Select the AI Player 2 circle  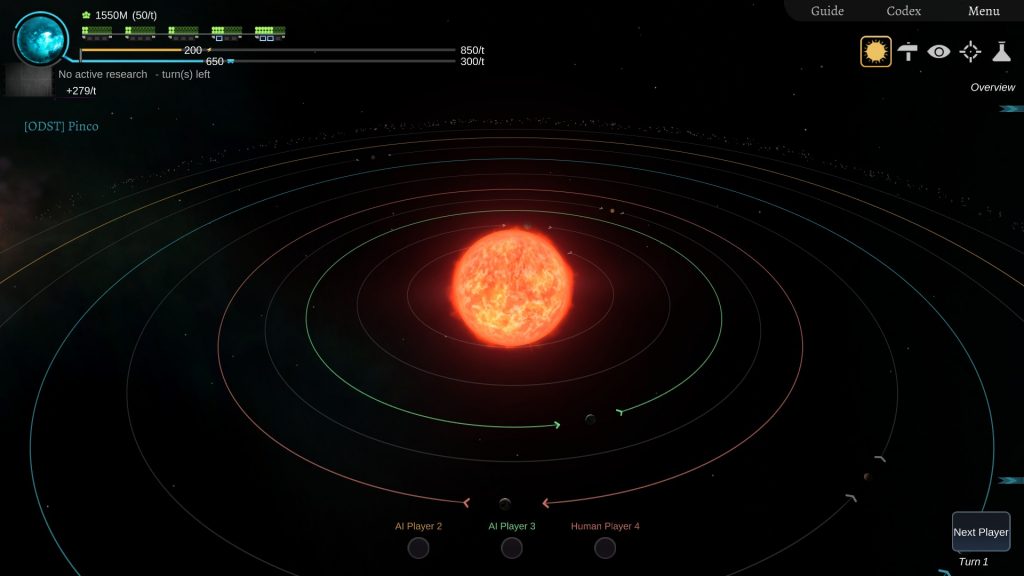tap(418, 548)
